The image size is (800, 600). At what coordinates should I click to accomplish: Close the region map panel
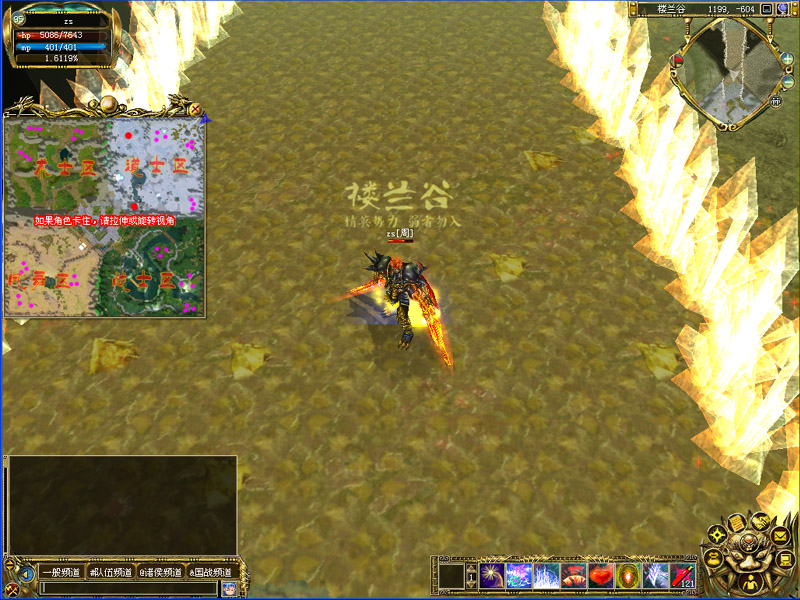[x=196, y=109]
